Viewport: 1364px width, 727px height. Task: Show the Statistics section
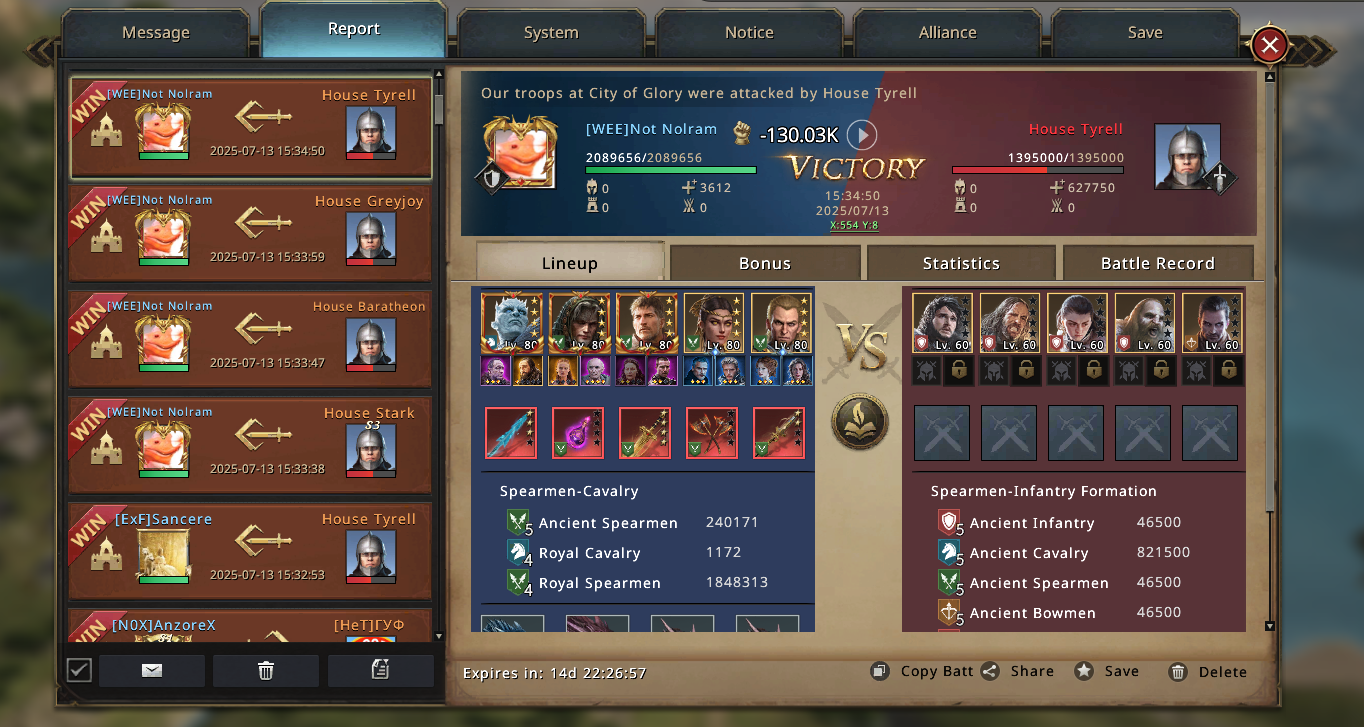[x=961, y=263]
